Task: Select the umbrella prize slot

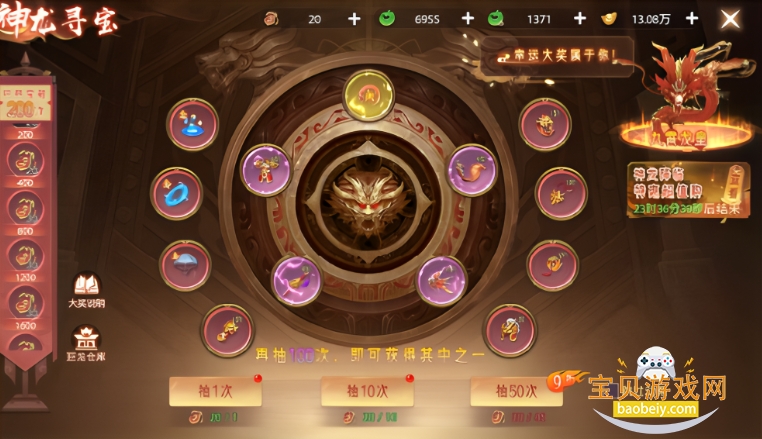Action: point(186,265)
